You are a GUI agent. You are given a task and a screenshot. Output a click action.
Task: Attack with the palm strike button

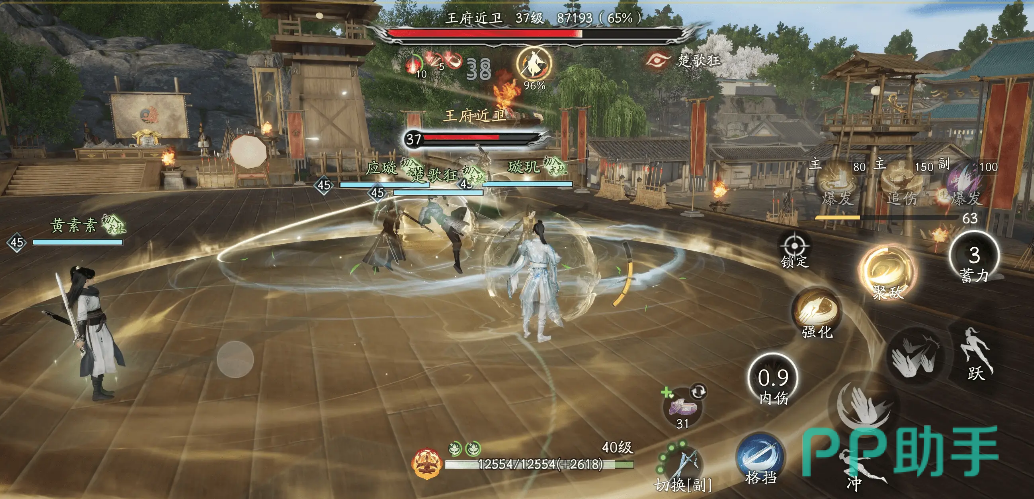click(x=911, y=355)
